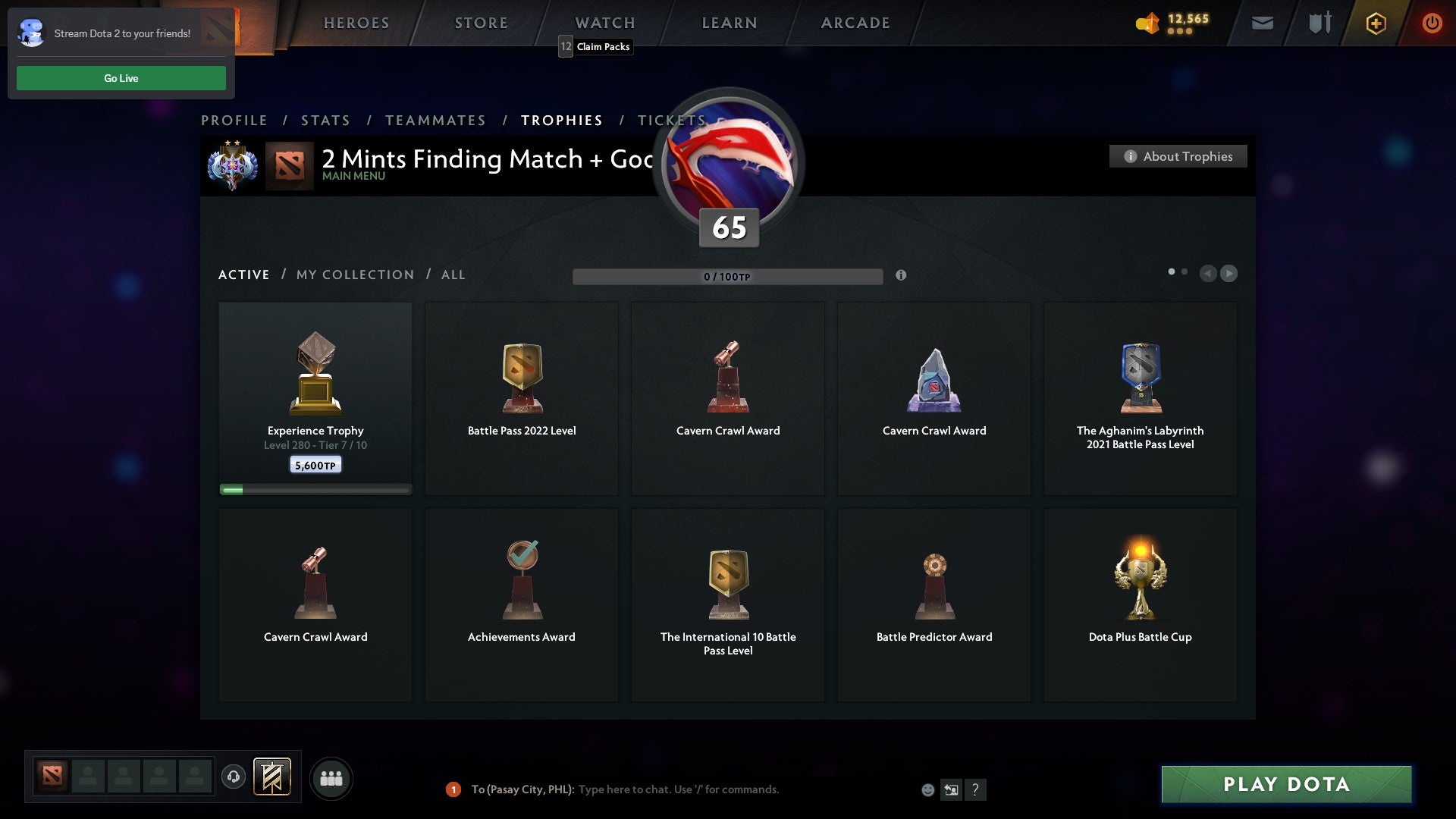Click the Go Live button
The image size is (1456, 819).
121,77
